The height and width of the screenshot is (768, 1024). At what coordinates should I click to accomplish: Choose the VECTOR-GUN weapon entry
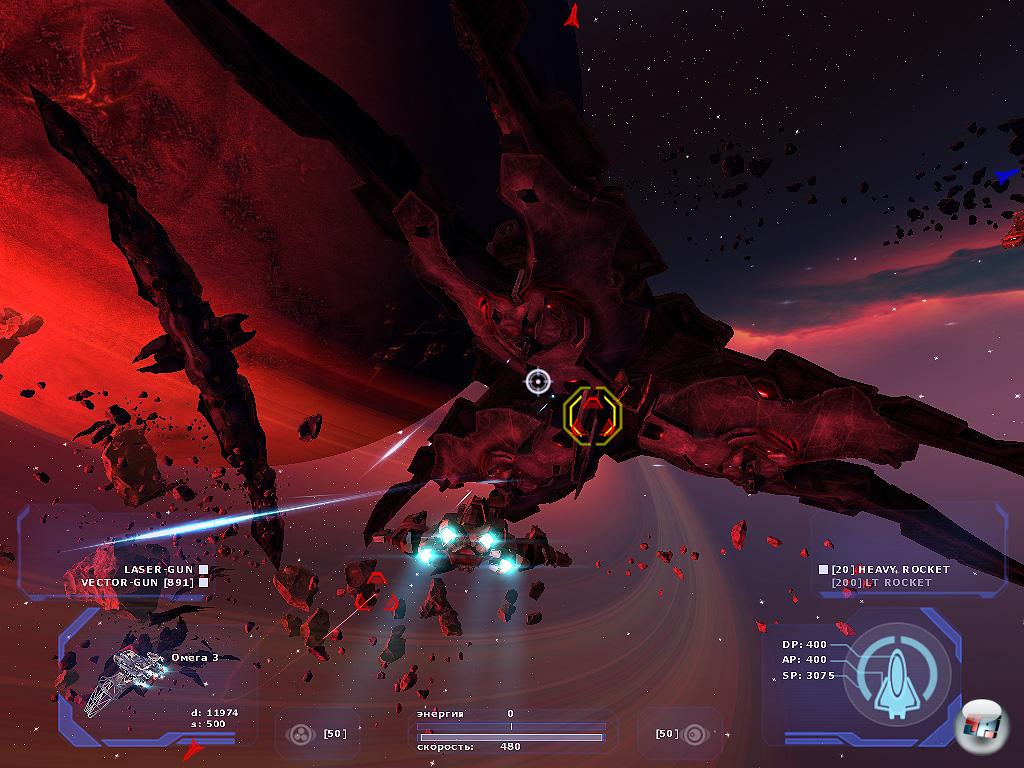coord(138,582)
